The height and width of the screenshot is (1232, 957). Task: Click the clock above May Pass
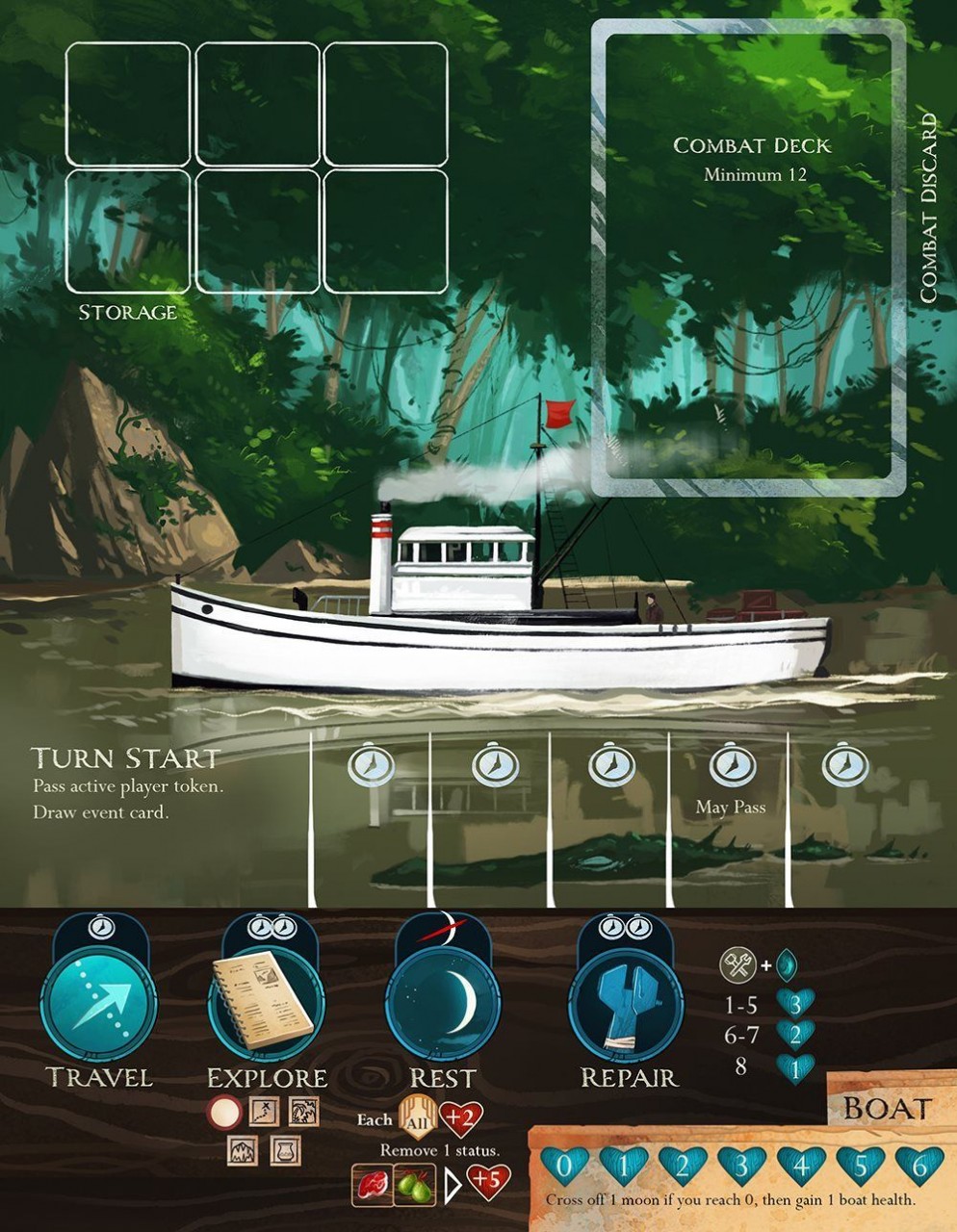click(732, 766)
